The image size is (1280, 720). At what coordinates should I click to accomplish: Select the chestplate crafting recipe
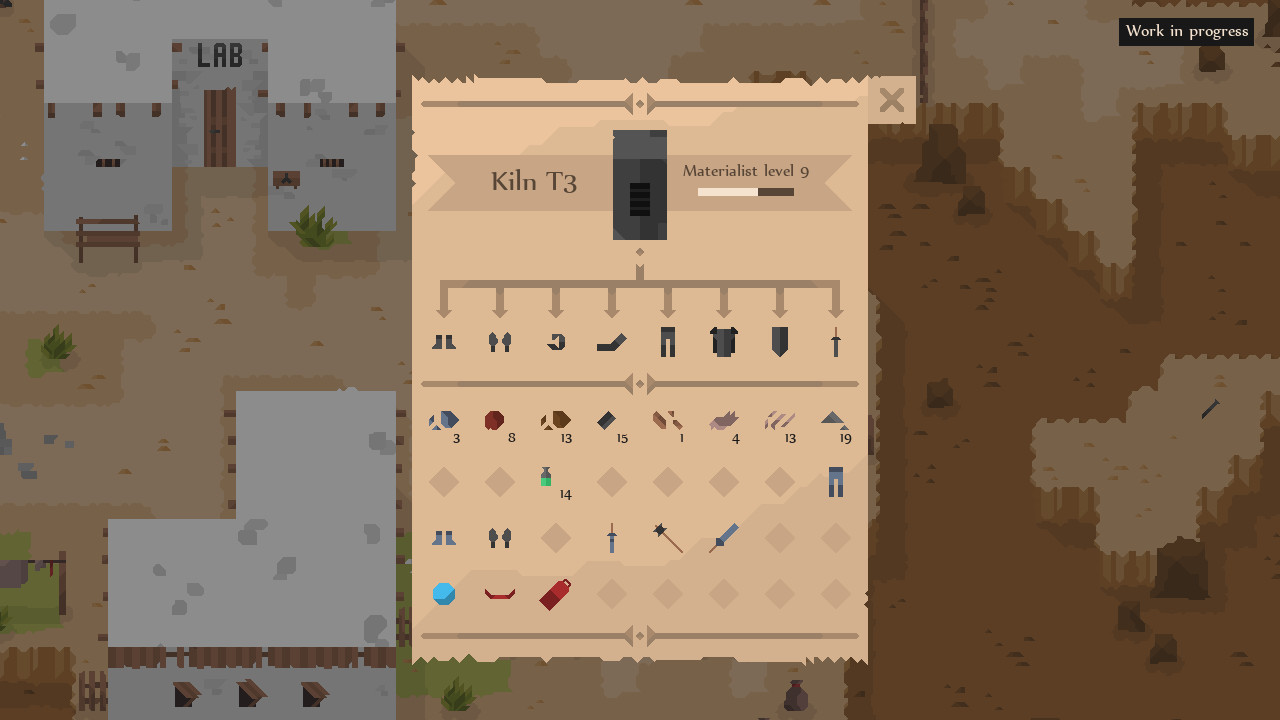724,340
